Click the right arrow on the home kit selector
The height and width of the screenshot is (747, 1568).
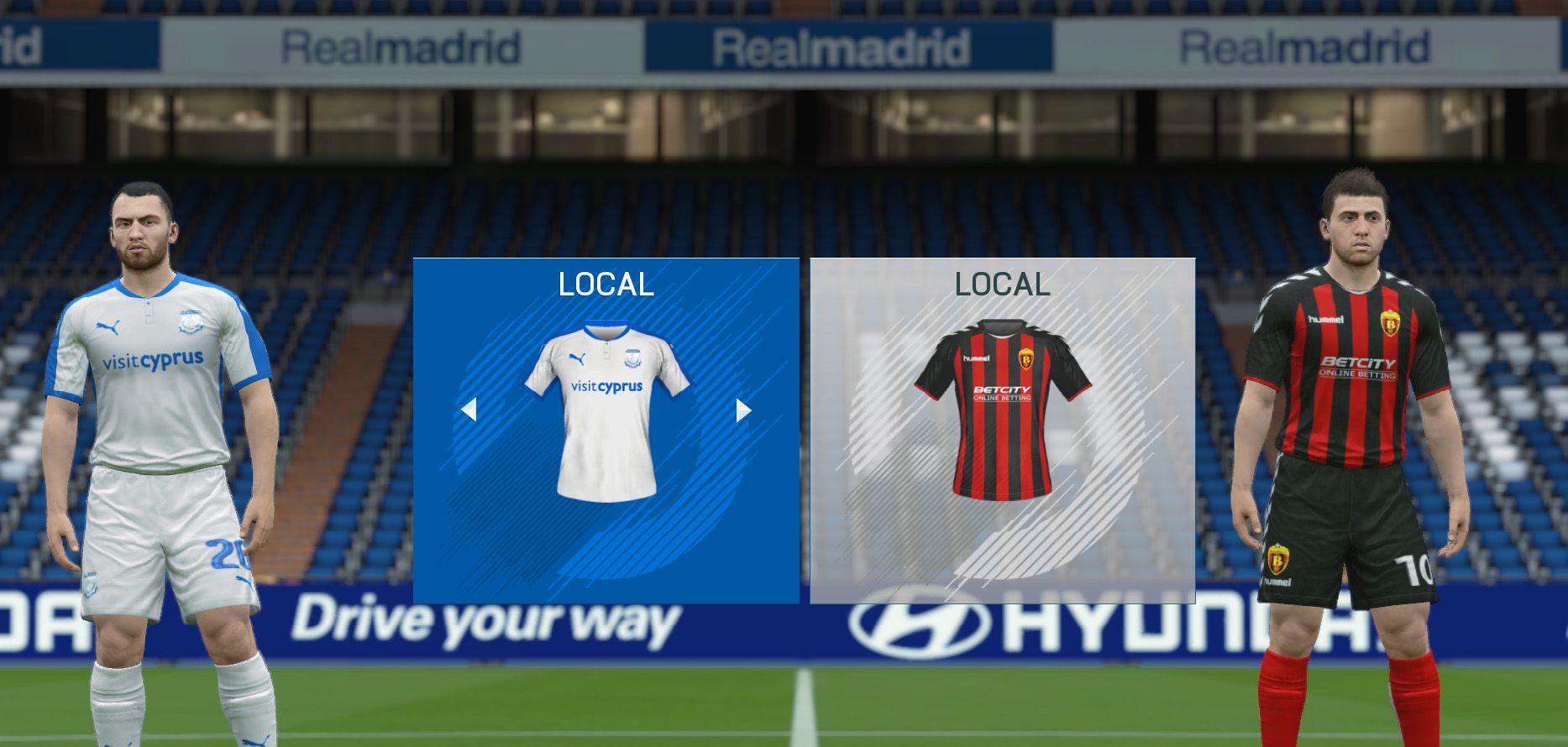(x=743, y=410)
